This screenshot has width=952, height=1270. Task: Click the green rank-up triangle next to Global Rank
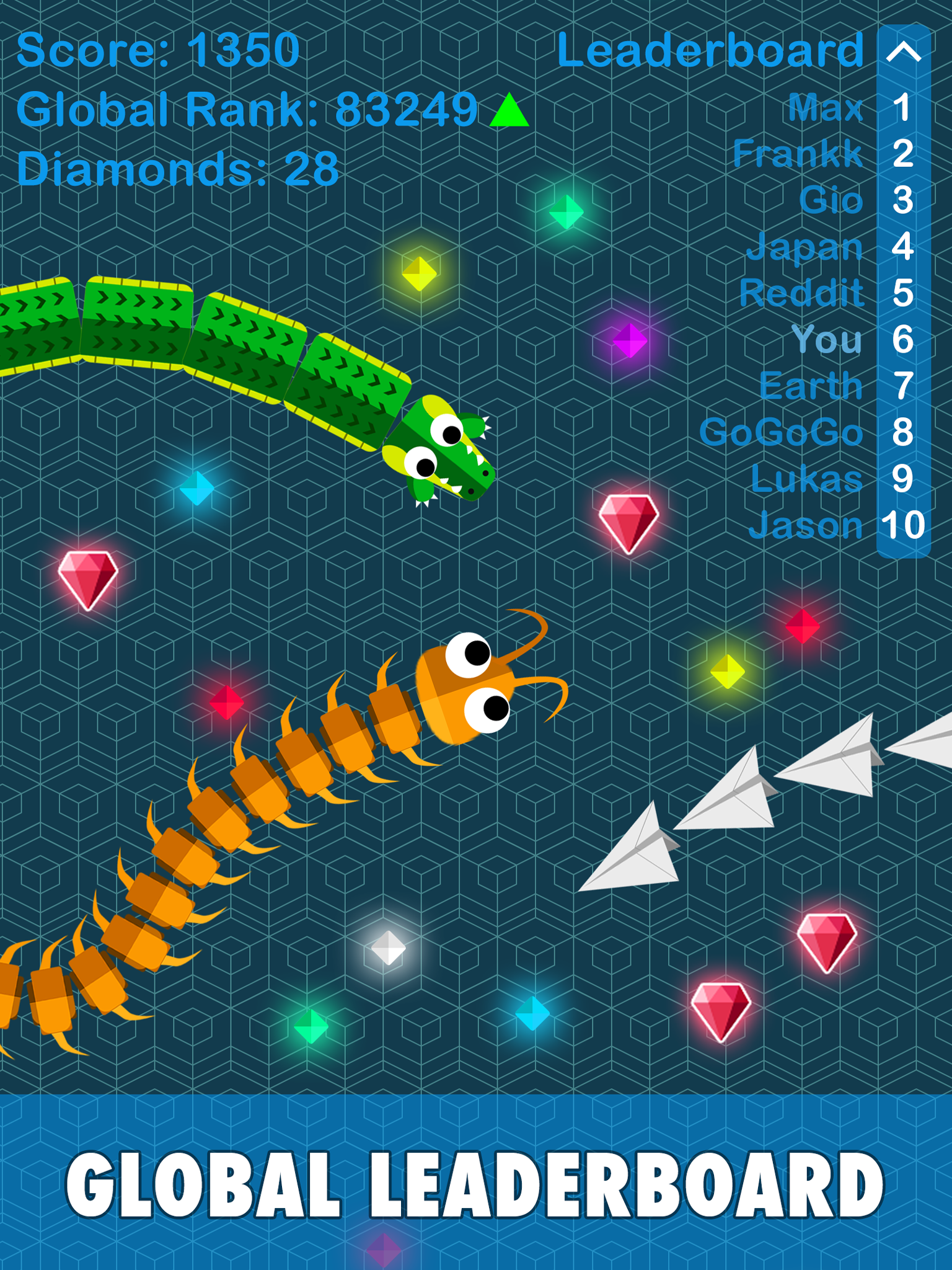[x=509, y=112]
